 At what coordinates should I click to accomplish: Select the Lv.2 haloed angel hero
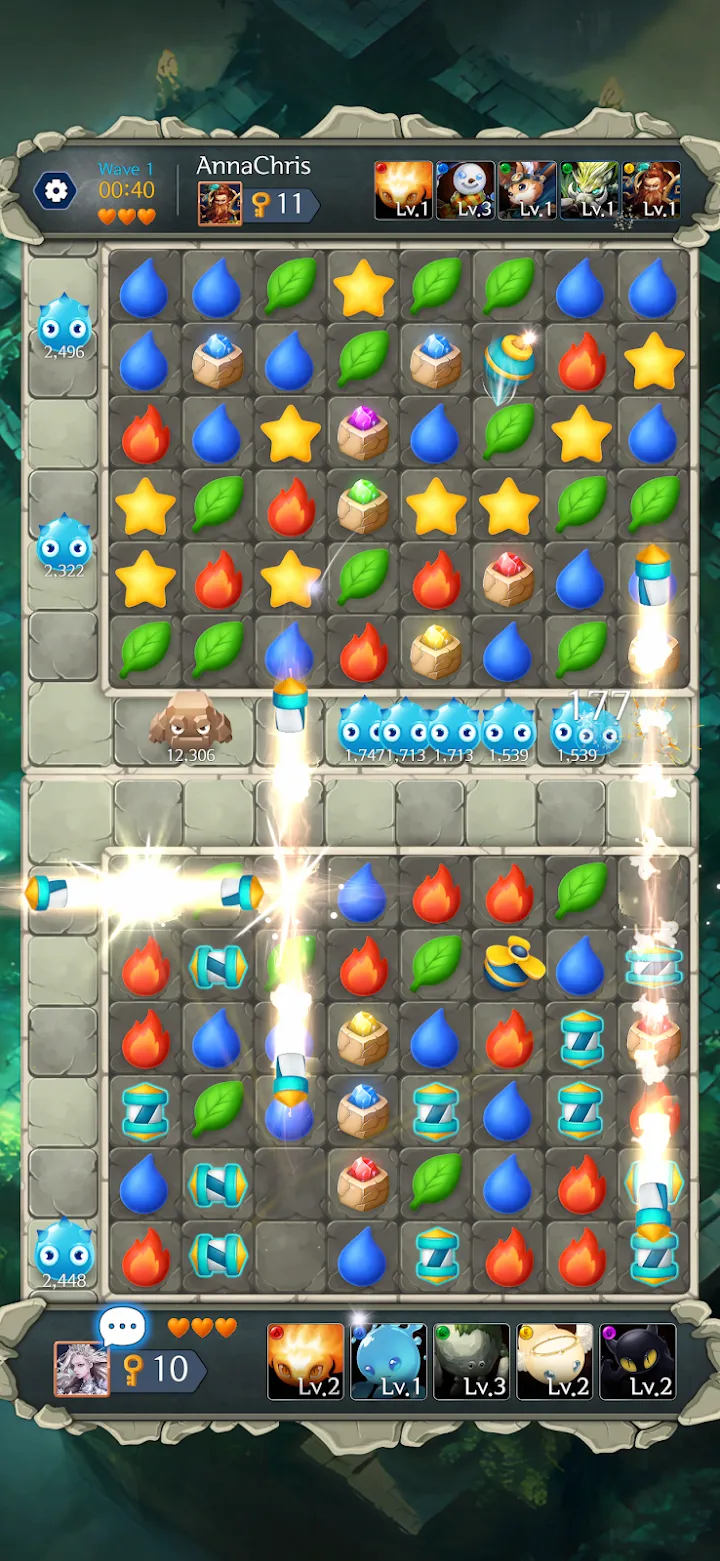pos(555,1361)
